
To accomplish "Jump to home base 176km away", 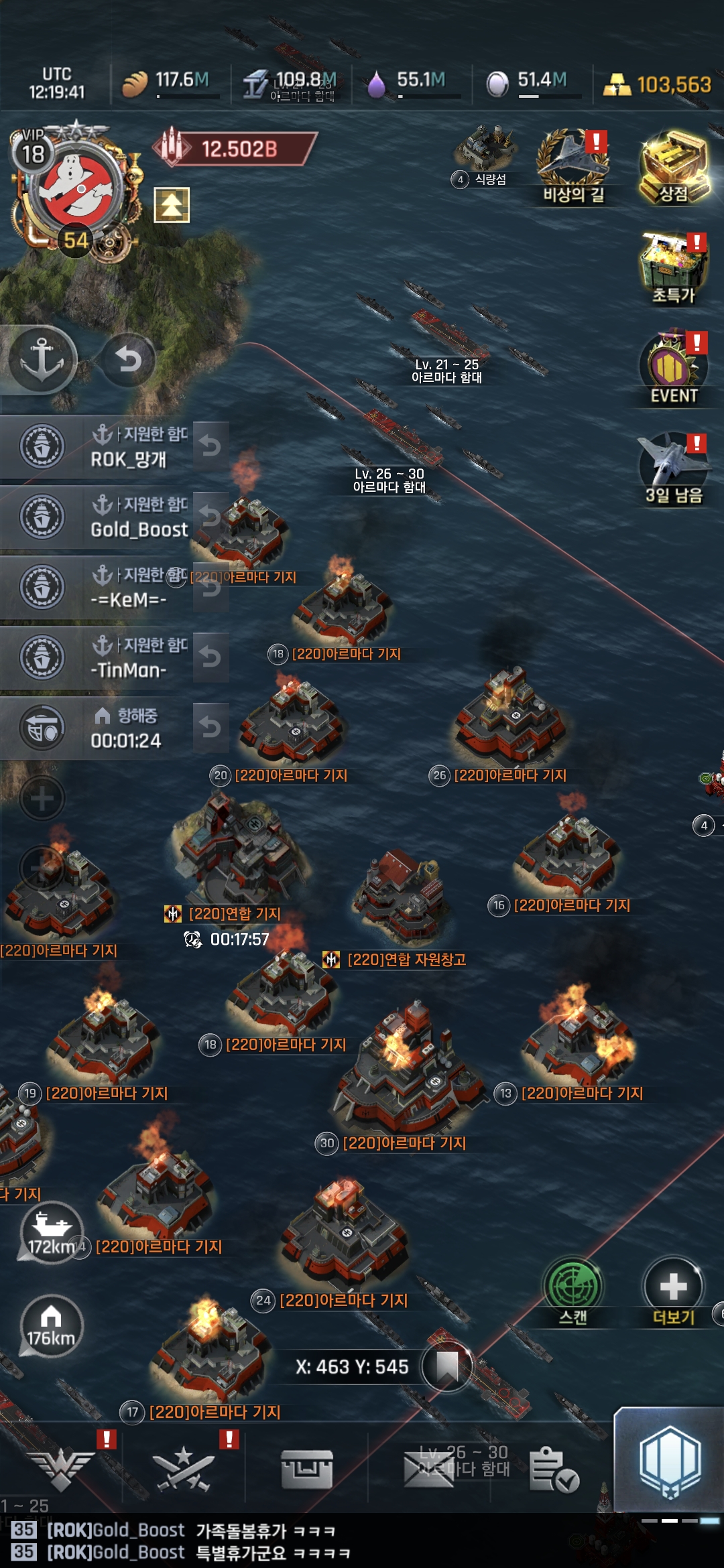I will tap(51, 1327).
